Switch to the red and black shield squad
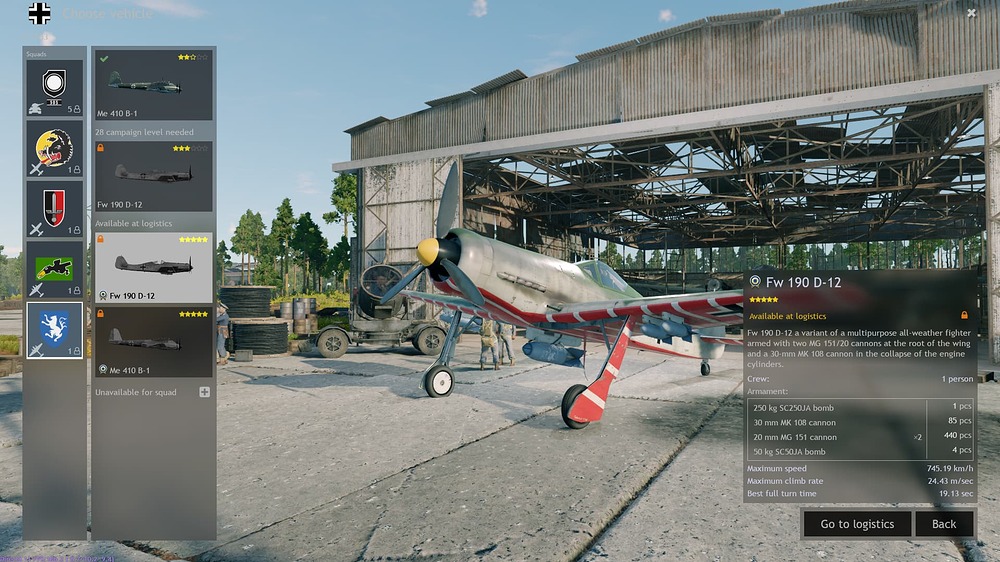Image resolution: width=1000 pixels, height=562 pixels. tap(55, 209)
